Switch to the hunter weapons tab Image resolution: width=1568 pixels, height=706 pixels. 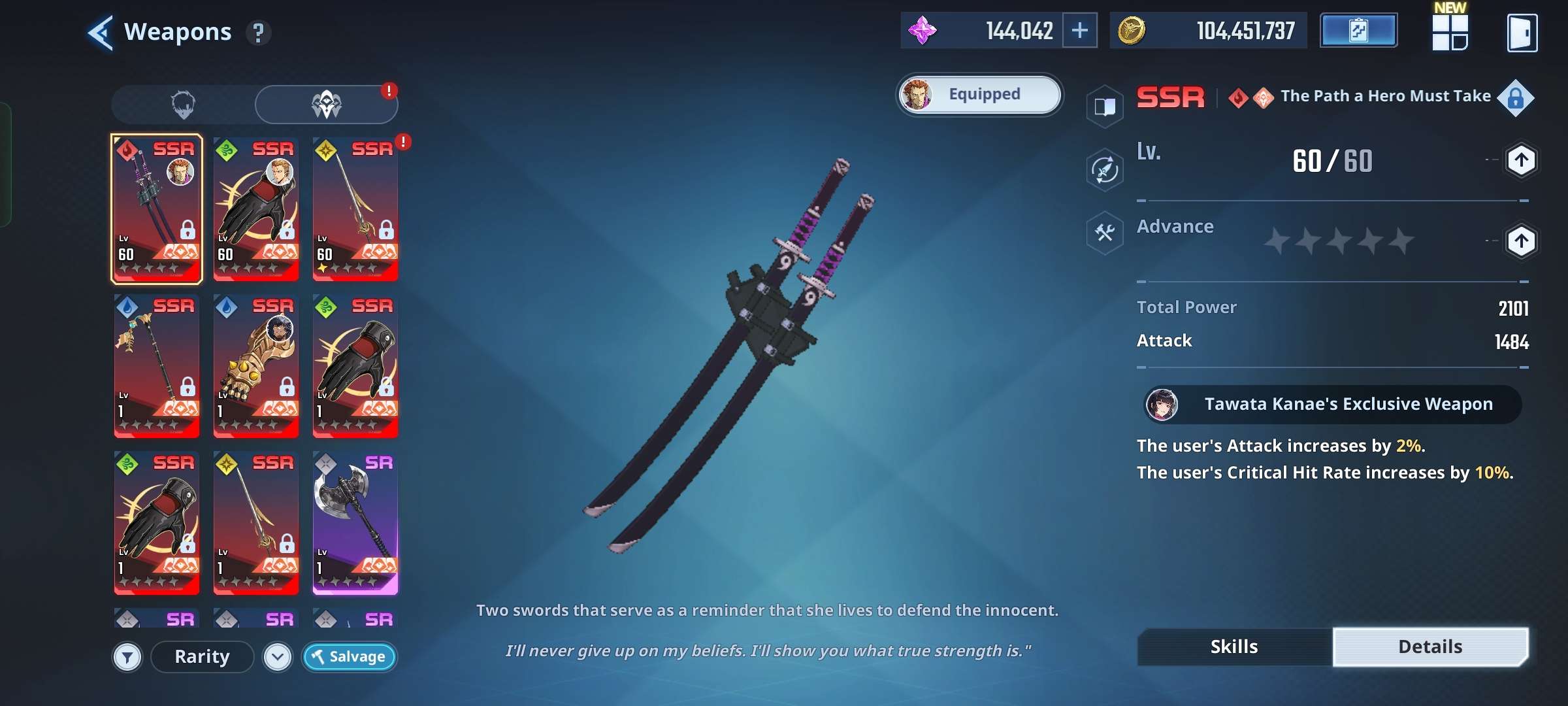pos(326,105)
